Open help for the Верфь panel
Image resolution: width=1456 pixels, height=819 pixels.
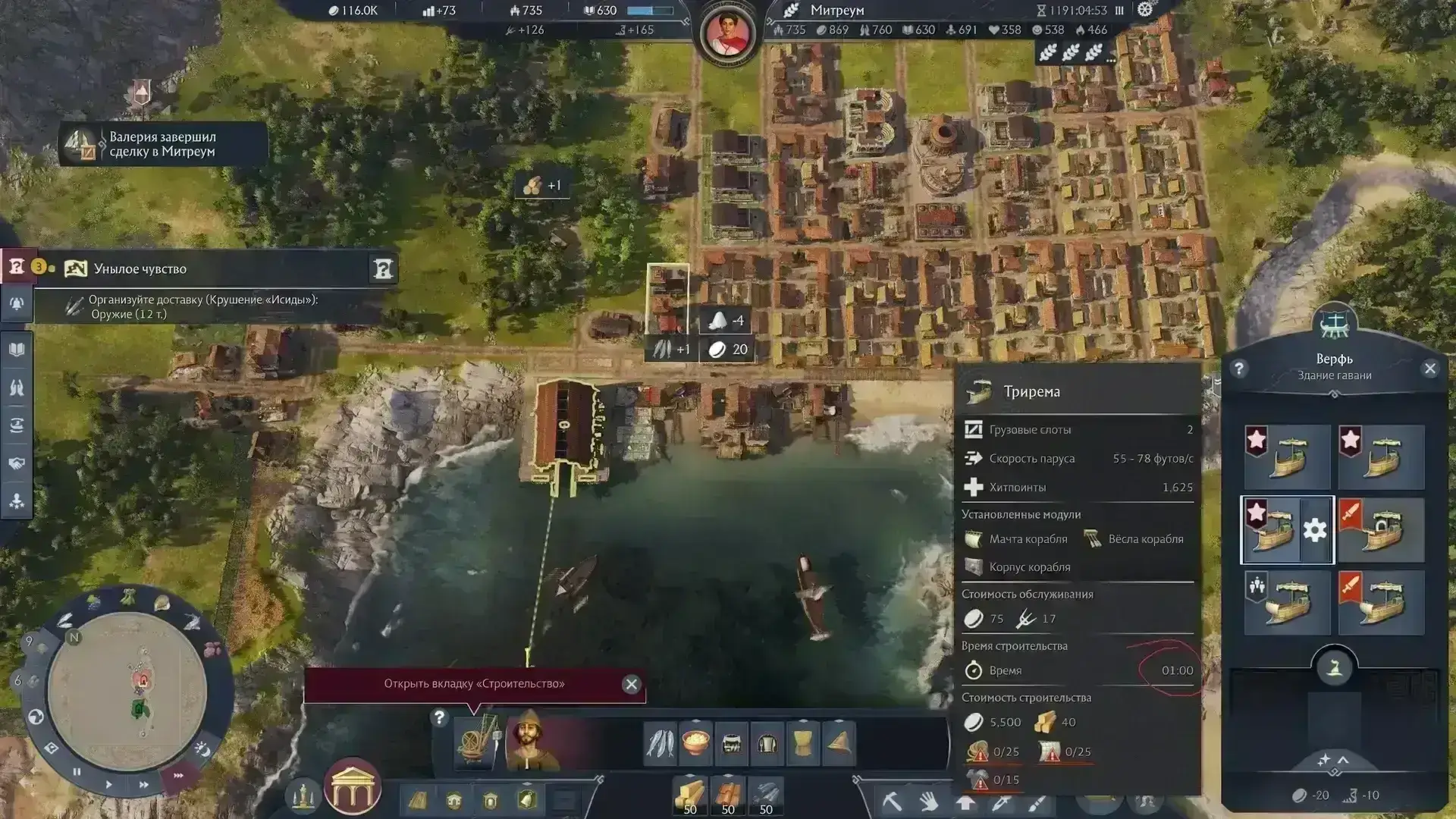pyautogui.click(x=1239, y=369)
